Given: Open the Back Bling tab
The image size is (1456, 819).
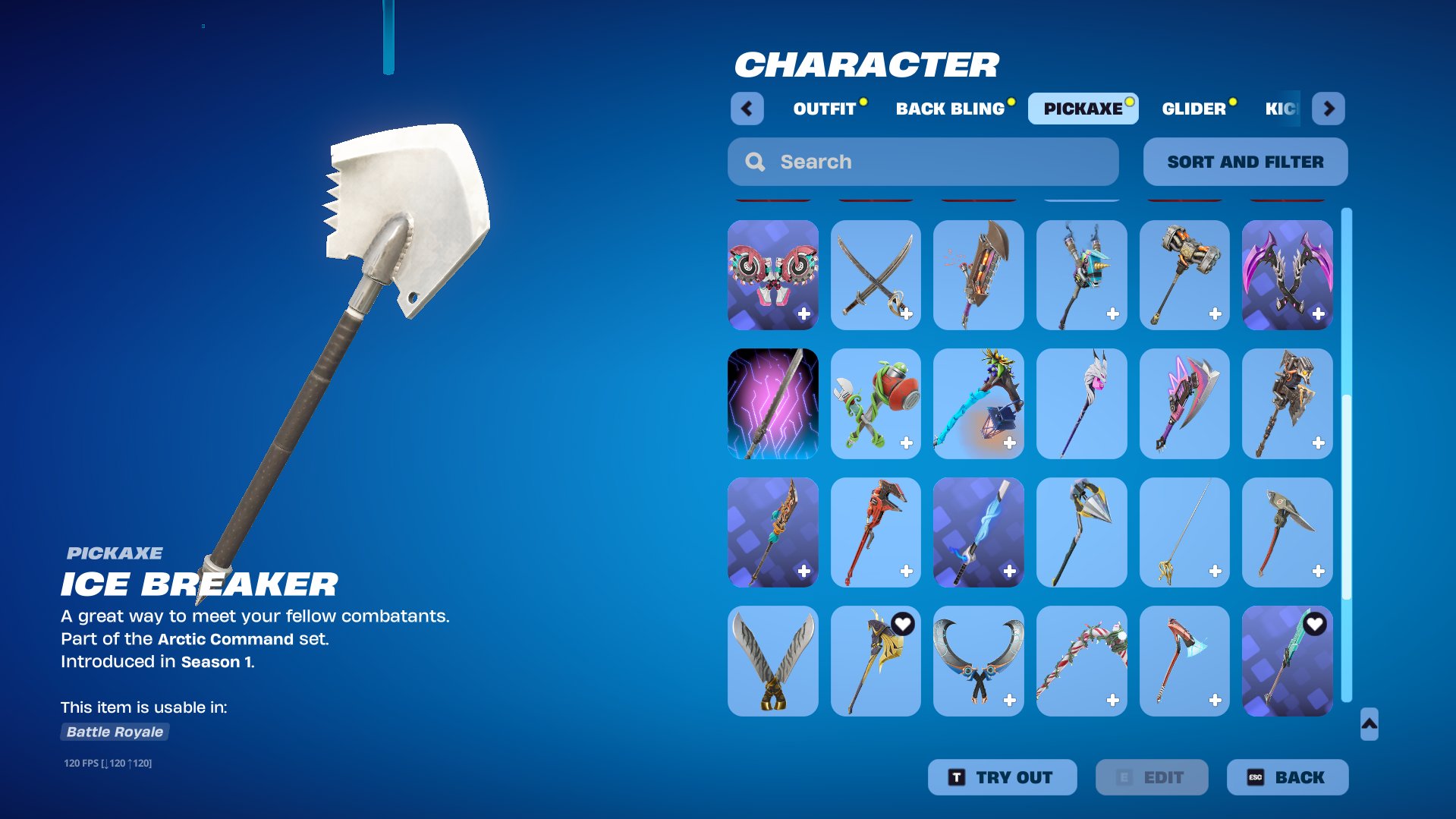Looking at the screenshot, I should coord(950,109).
